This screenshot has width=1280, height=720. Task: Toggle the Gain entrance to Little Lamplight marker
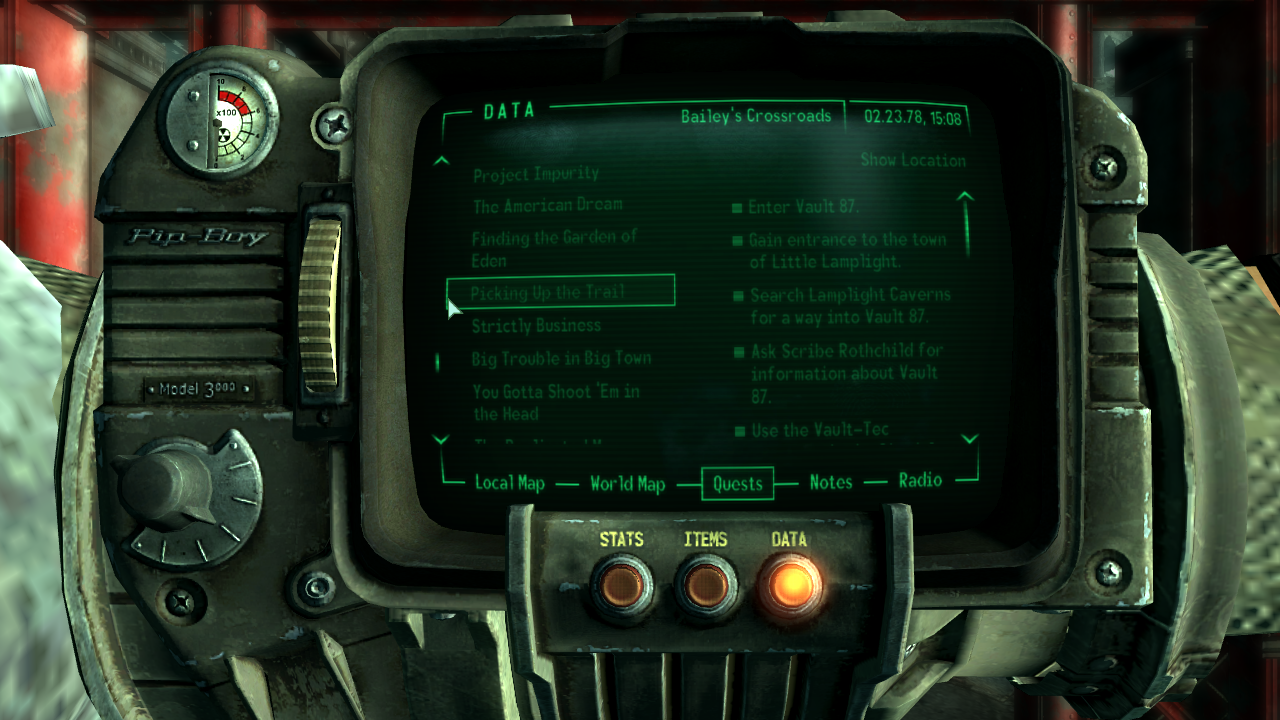pos(737,240)
